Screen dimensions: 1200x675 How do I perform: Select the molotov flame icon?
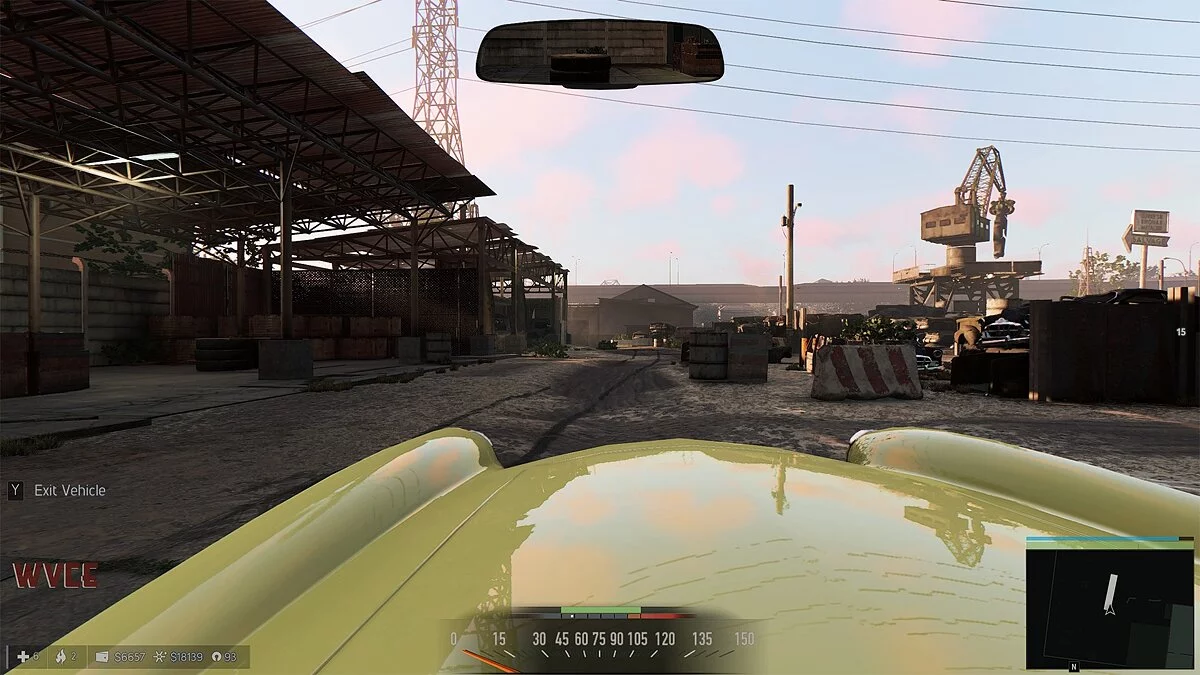click(60, 656)
